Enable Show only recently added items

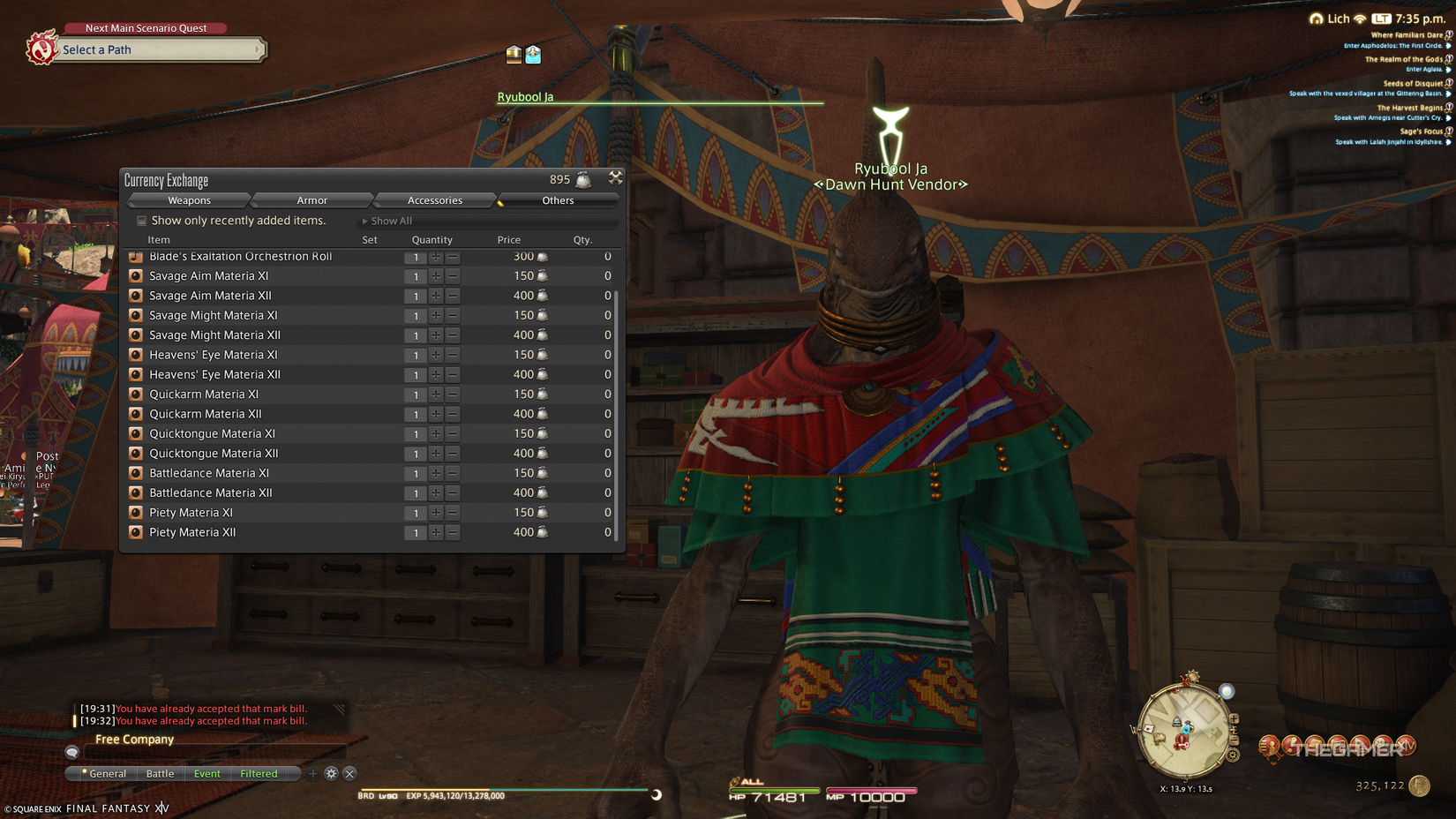[141, 221]
